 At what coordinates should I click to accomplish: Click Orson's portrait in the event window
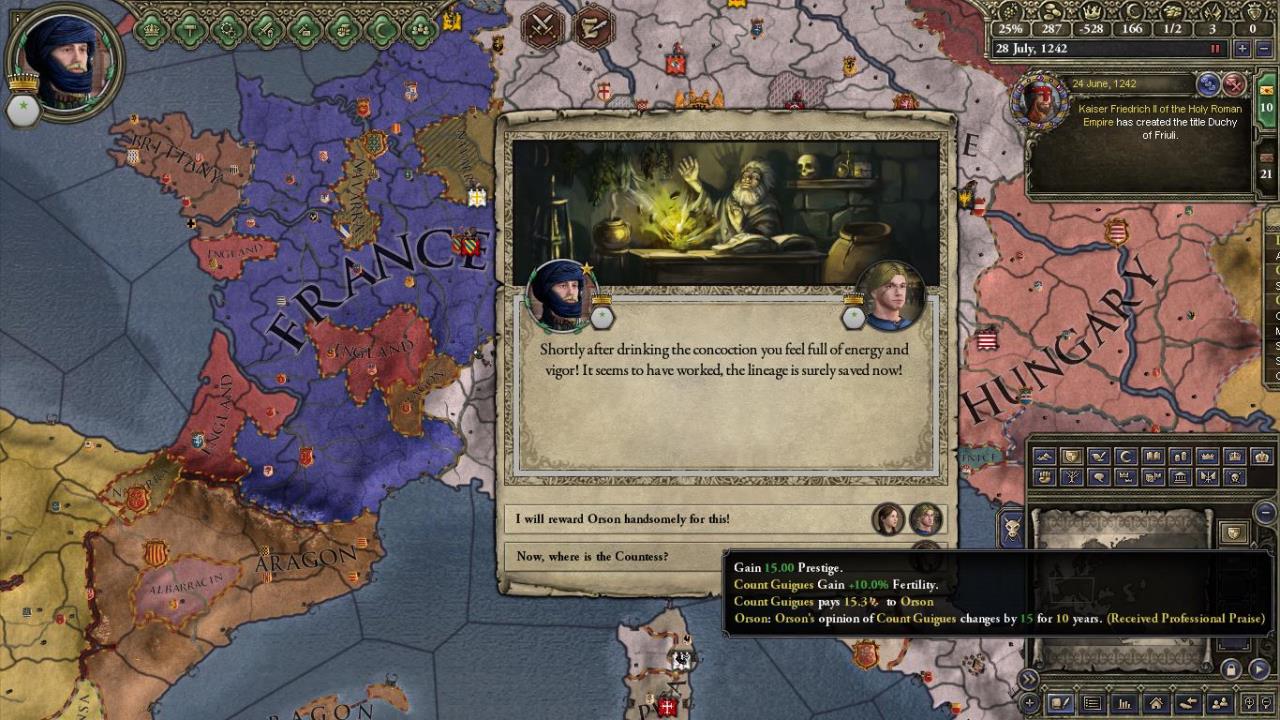pyautogui.click(x=893, y=295)
